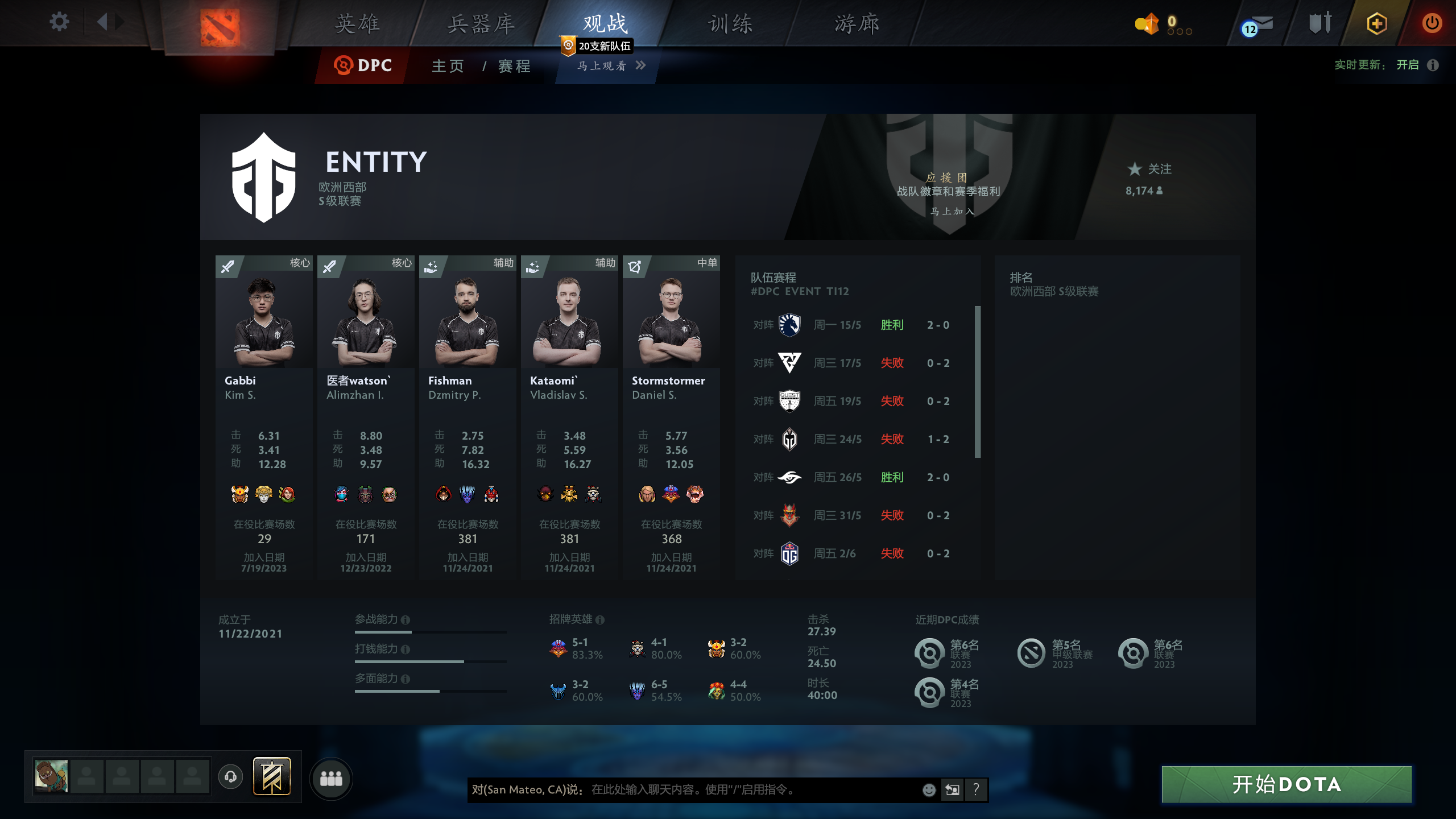Switch to the 训练 tab in the top menu

(x=729, y=23)
